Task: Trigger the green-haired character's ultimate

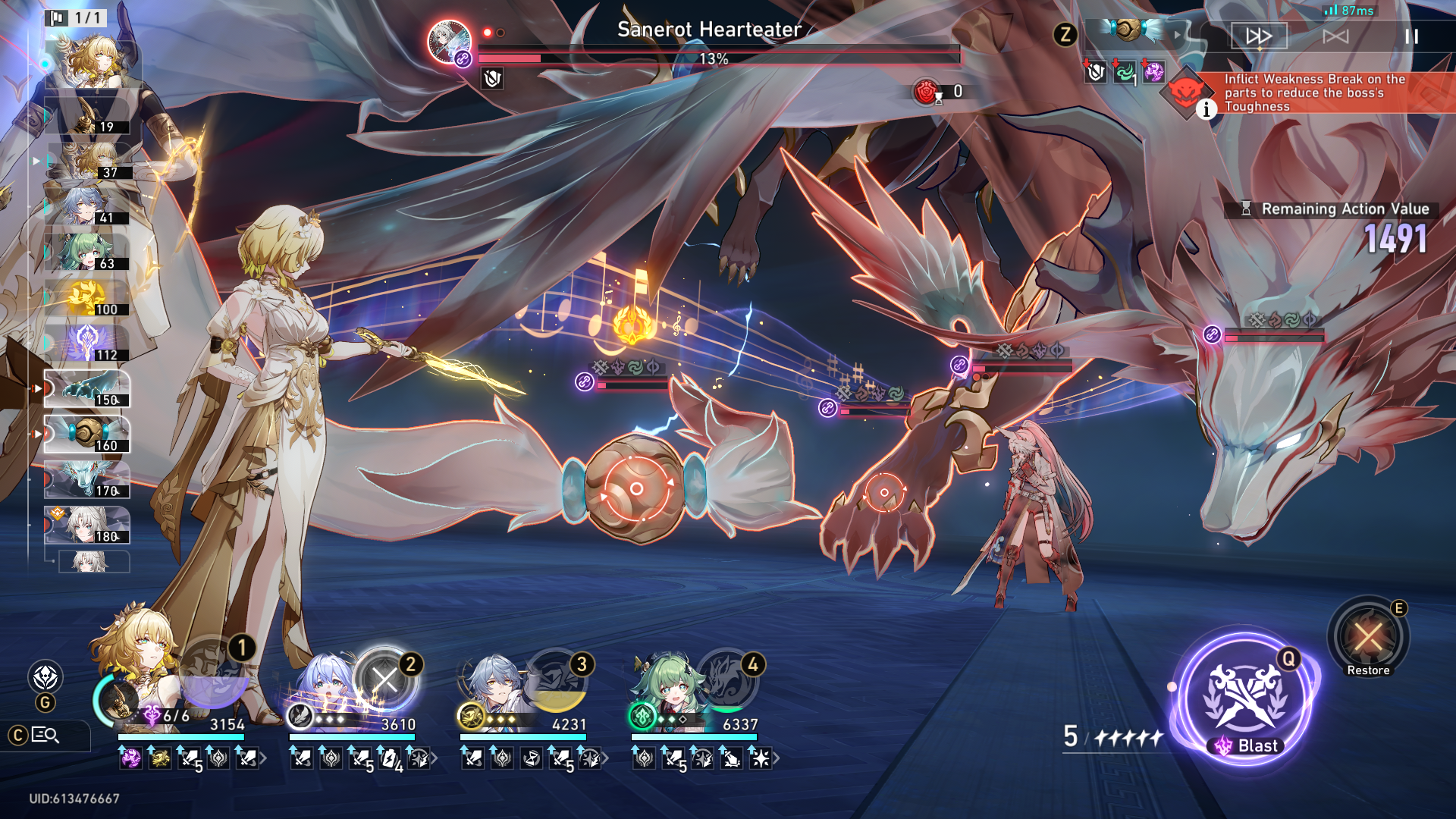Action: point(728,680)
